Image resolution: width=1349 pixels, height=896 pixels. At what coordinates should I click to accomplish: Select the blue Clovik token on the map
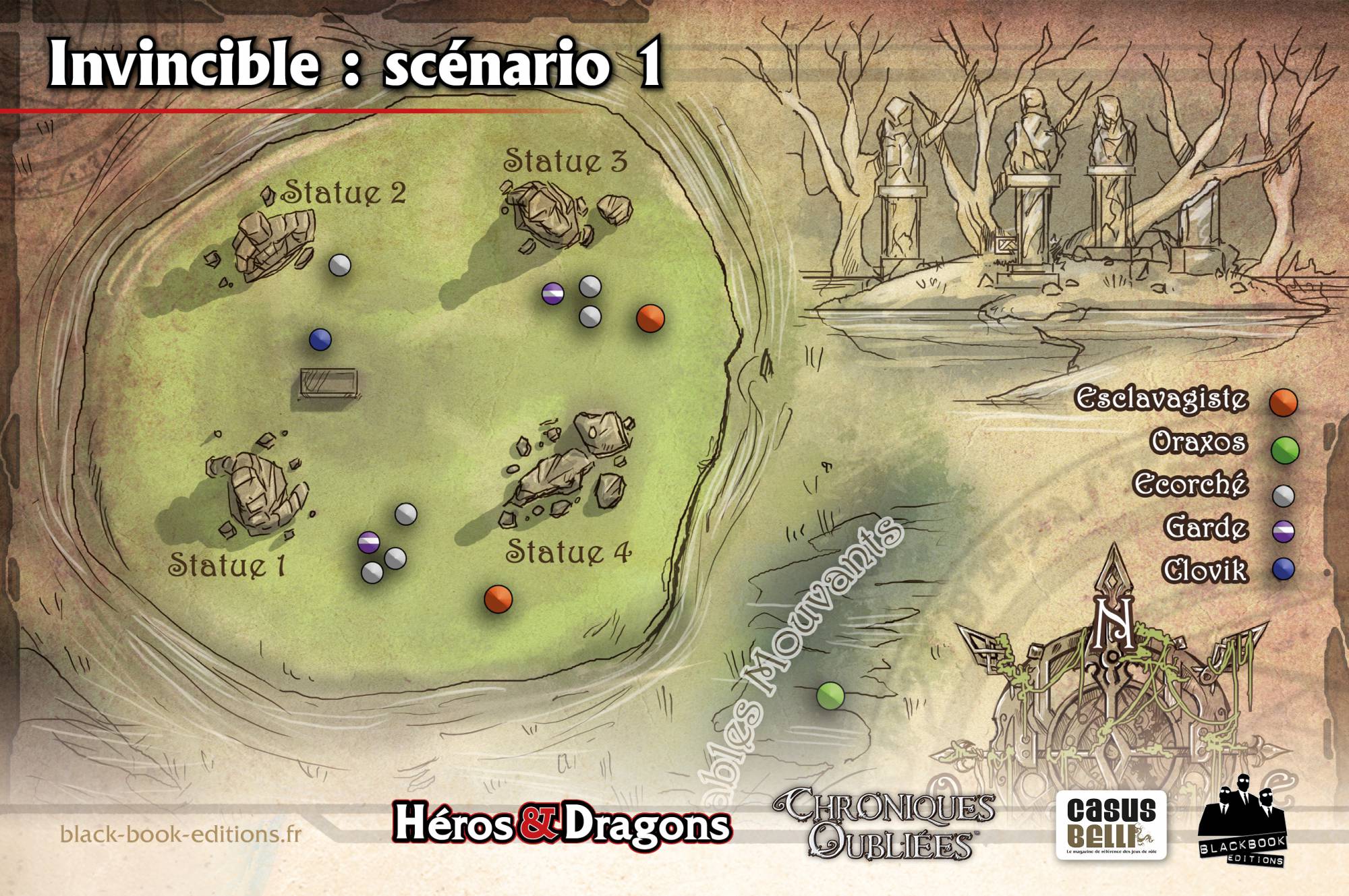(x=320, y=340)
